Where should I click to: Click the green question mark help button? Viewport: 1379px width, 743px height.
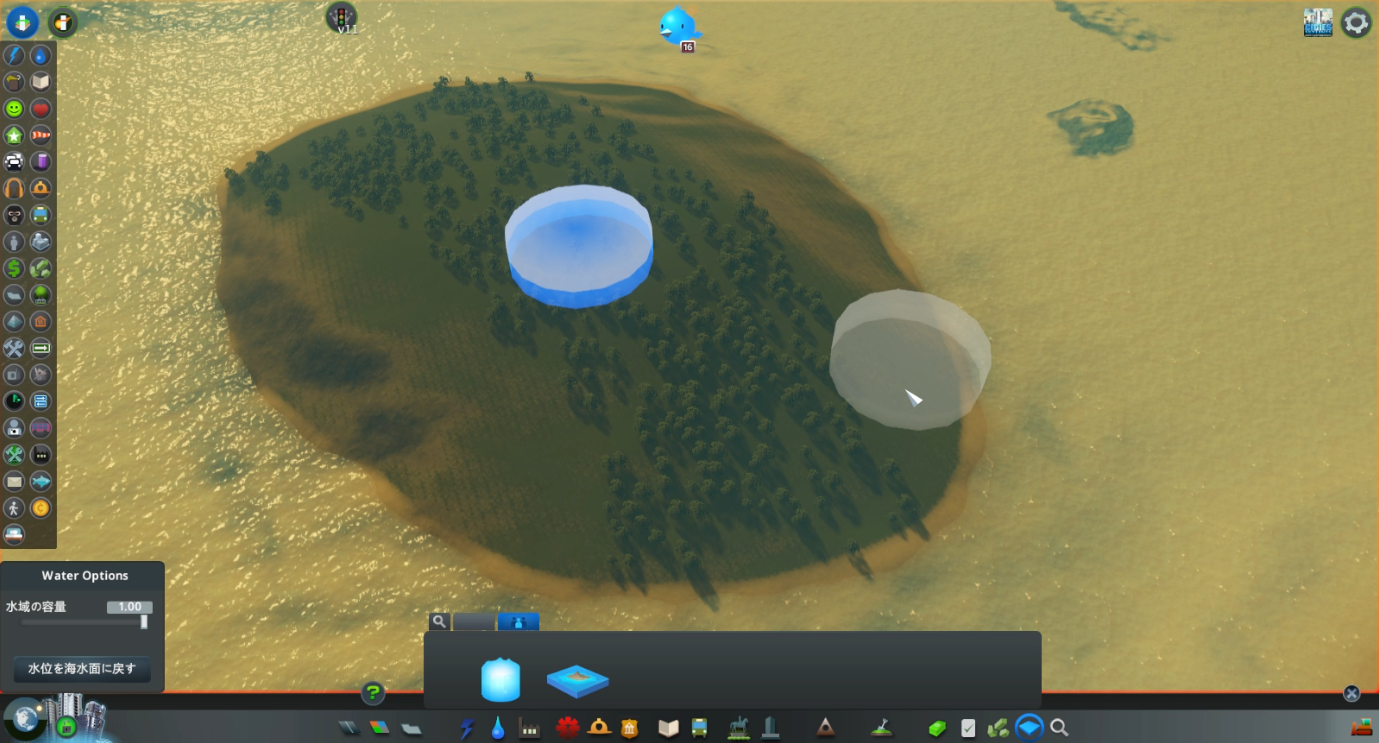click(371, 692)
